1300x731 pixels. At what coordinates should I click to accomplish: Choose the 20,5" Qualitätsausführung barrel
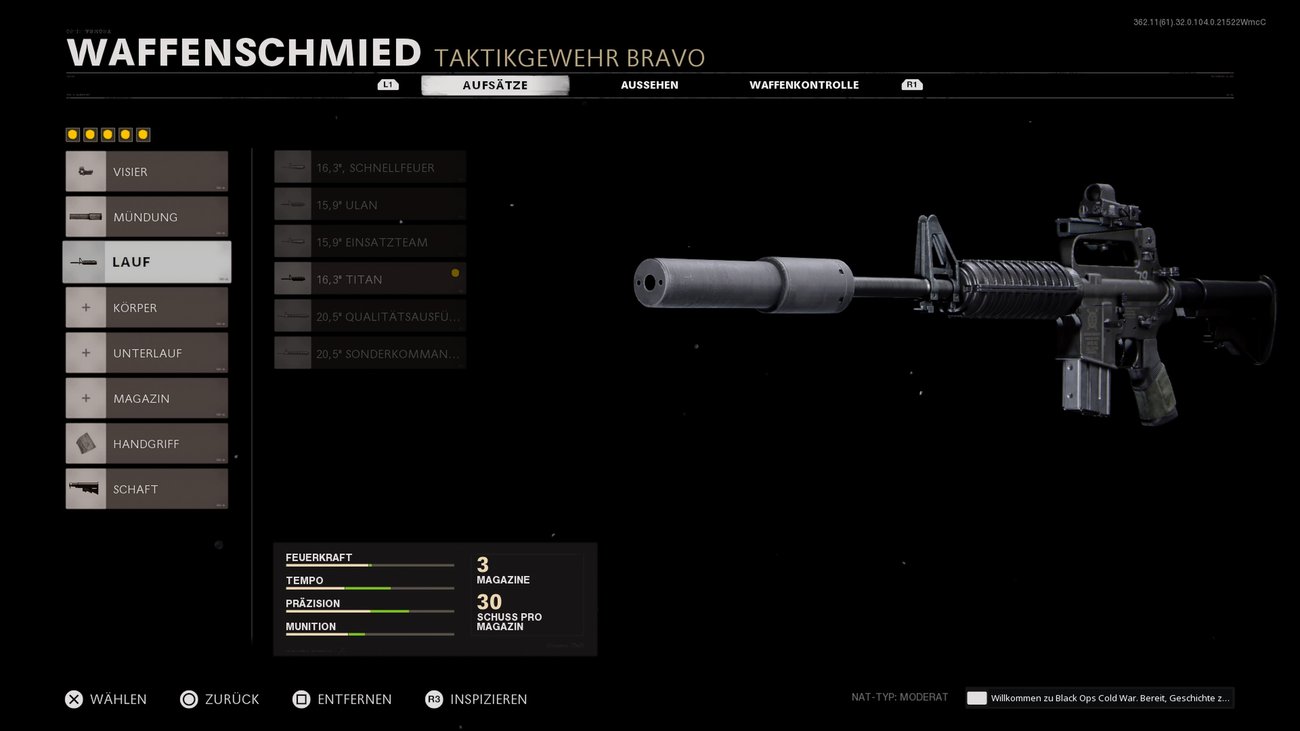point(370,316)
